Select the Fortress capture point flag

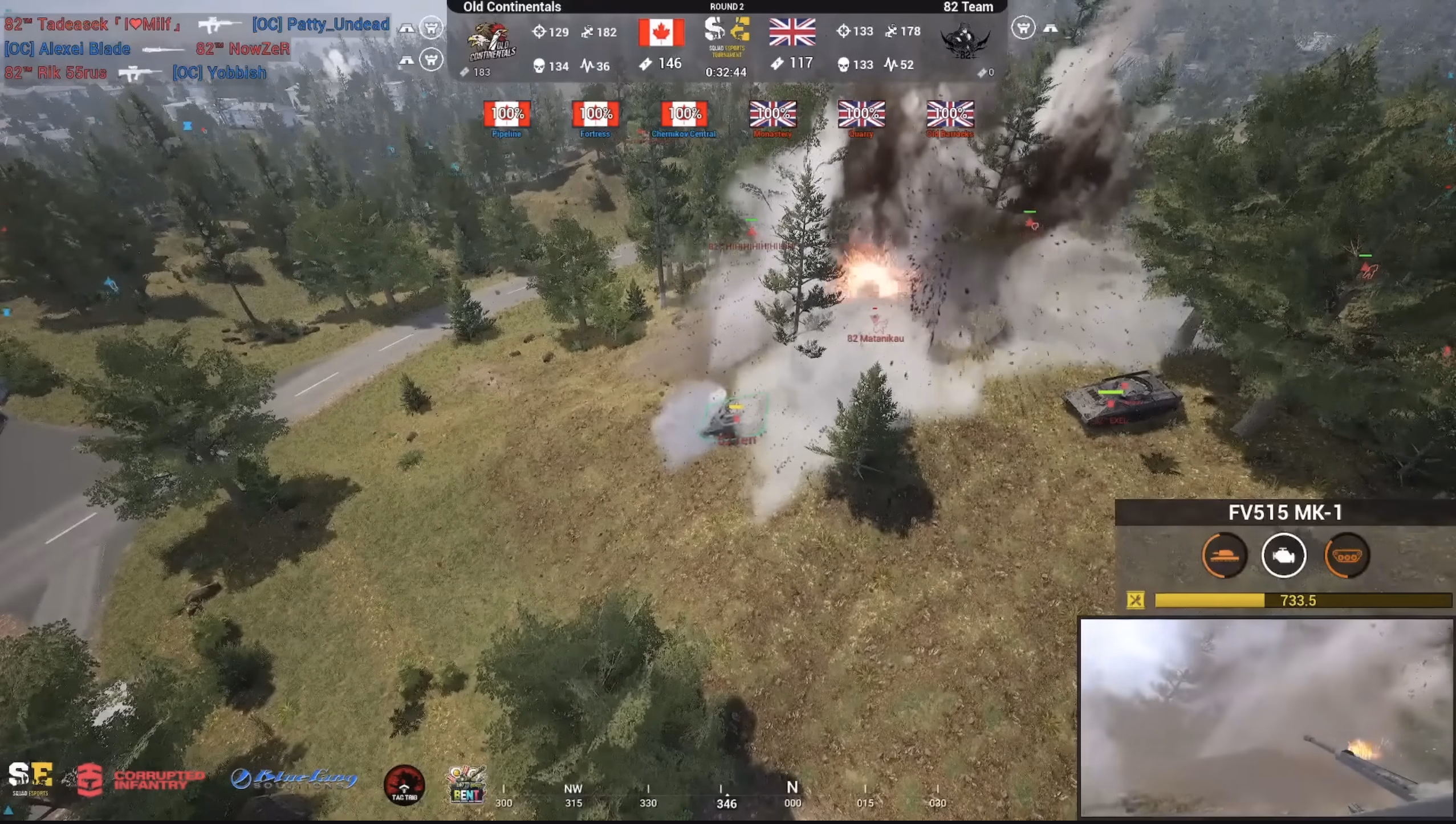pos(595,114)
